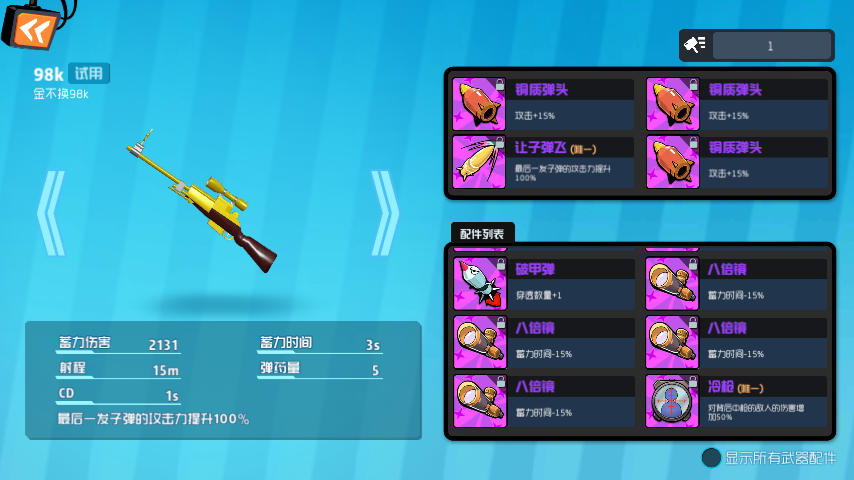Show the previous weapon with left arrow

click(50, 212)
